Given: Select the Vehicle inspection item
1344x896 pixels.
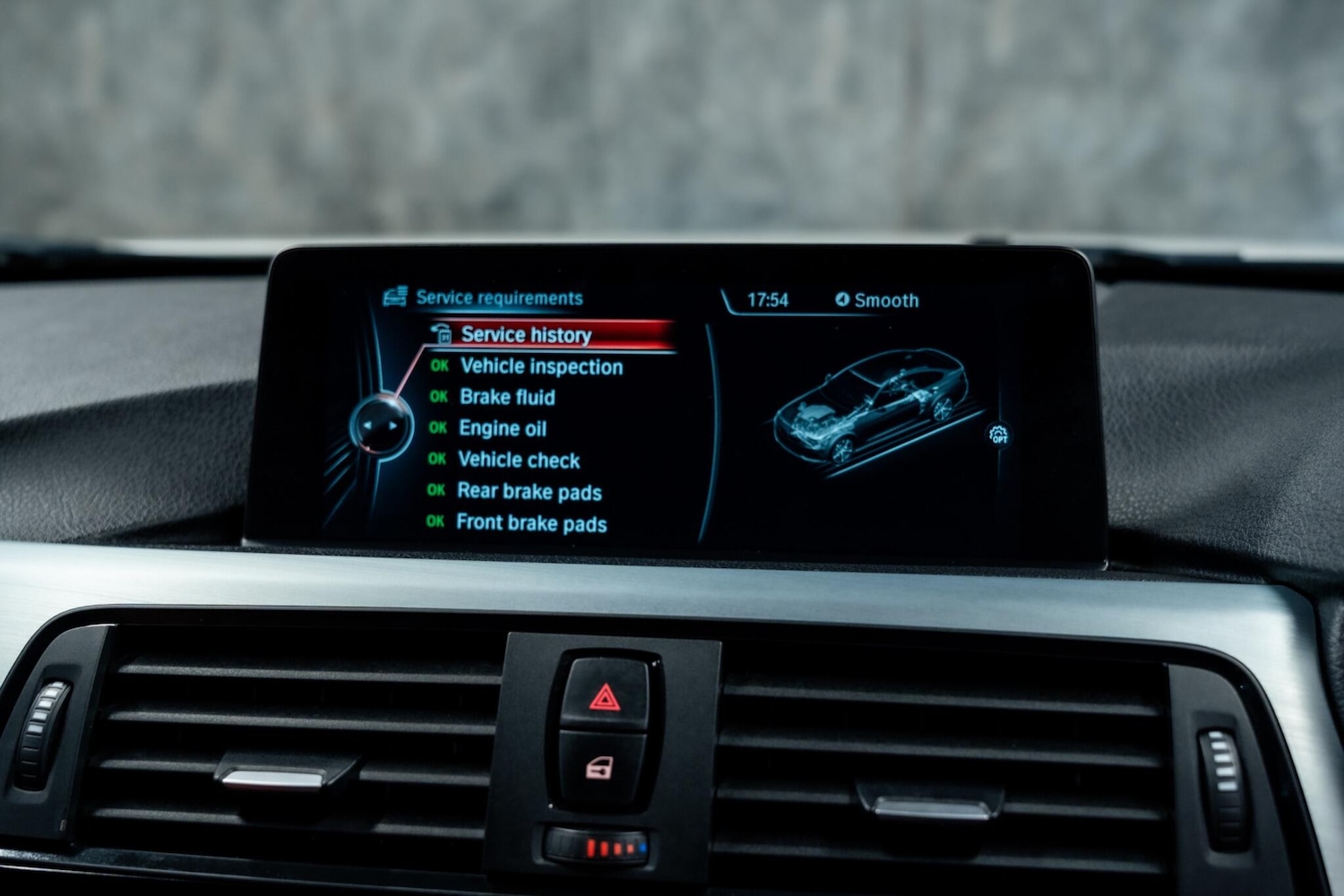Looking at the screenshot, I should click(x=540, y=366).
